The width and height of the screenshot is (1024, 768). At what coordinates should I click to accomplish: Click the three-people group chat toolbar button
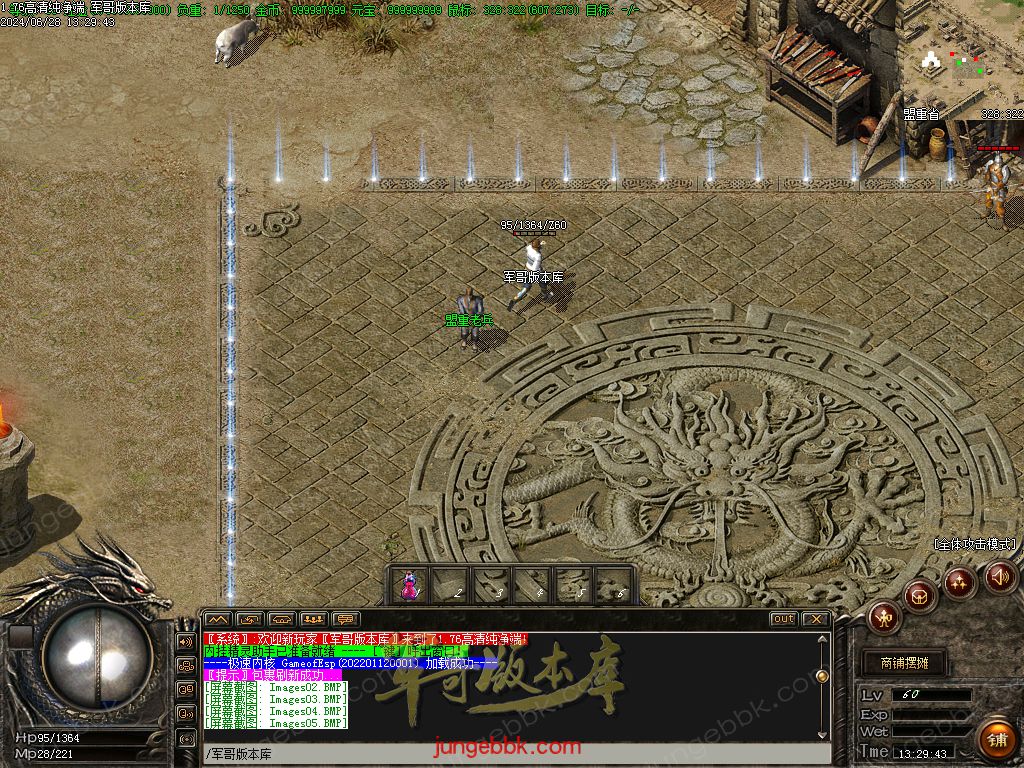click(x=314, y=619)
